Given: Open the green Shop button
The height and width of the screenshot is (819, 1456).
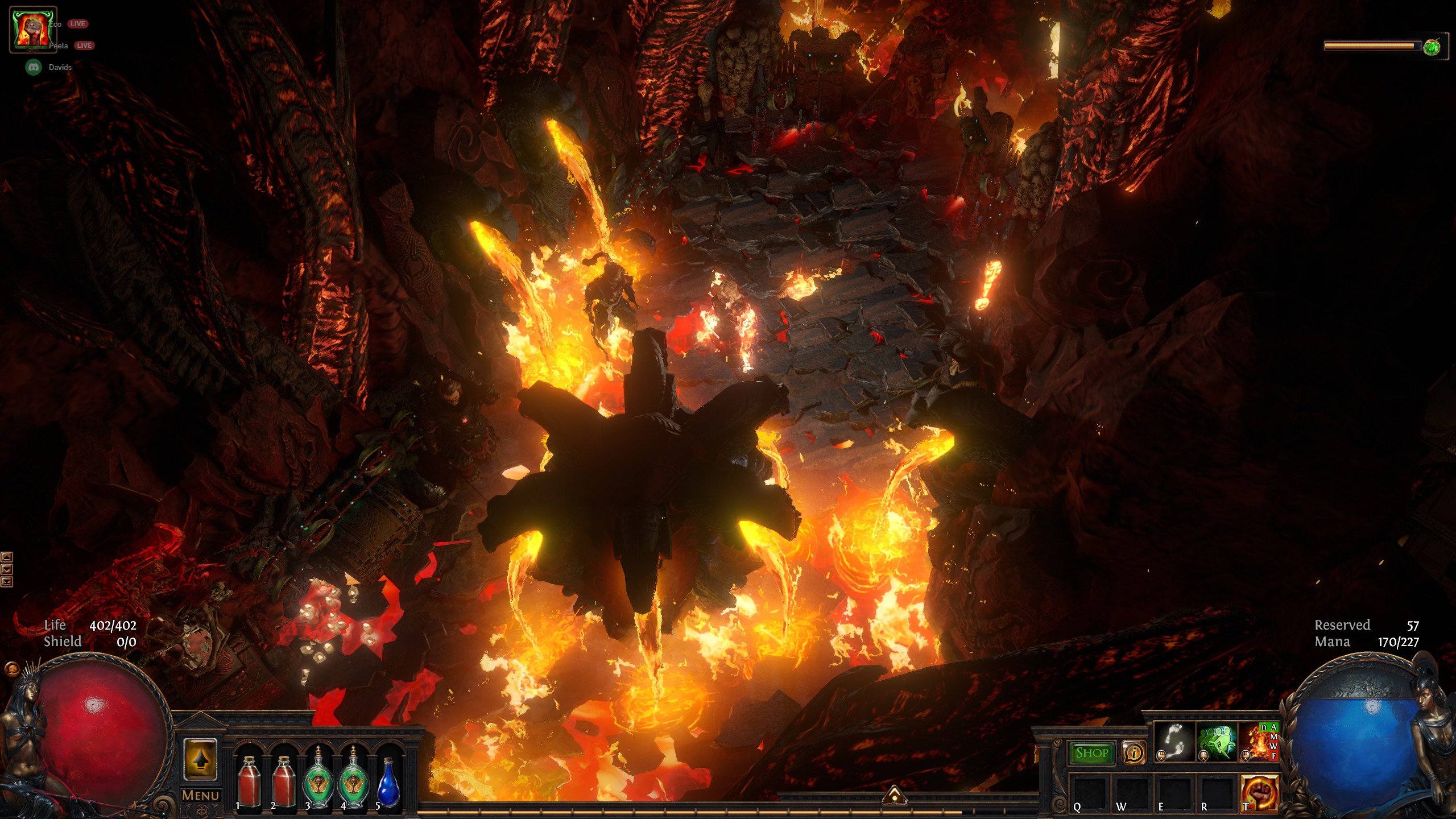Looking at the screenshot, I should (1091, 753).
